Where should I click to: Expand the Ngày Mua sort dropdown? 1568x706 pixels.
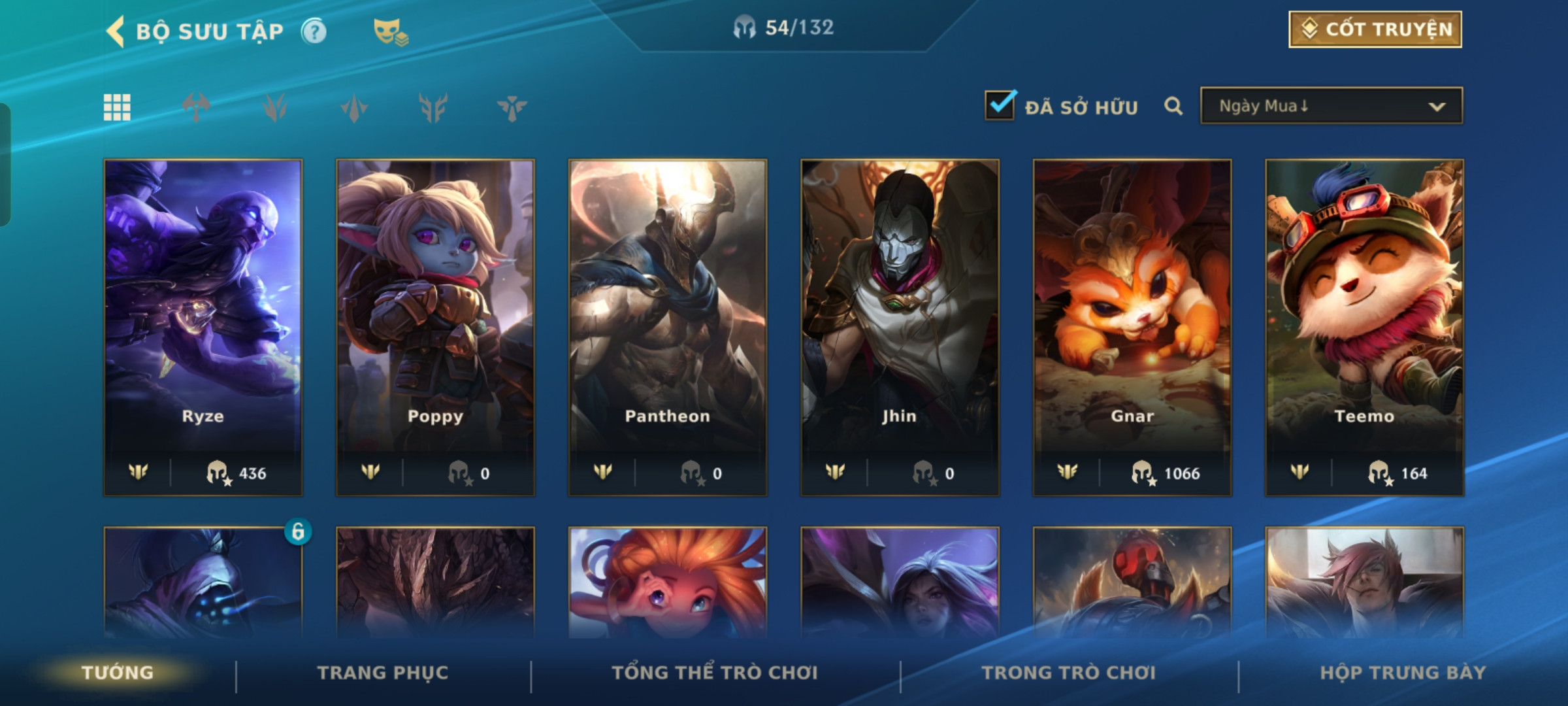(x=1331, y=106)
